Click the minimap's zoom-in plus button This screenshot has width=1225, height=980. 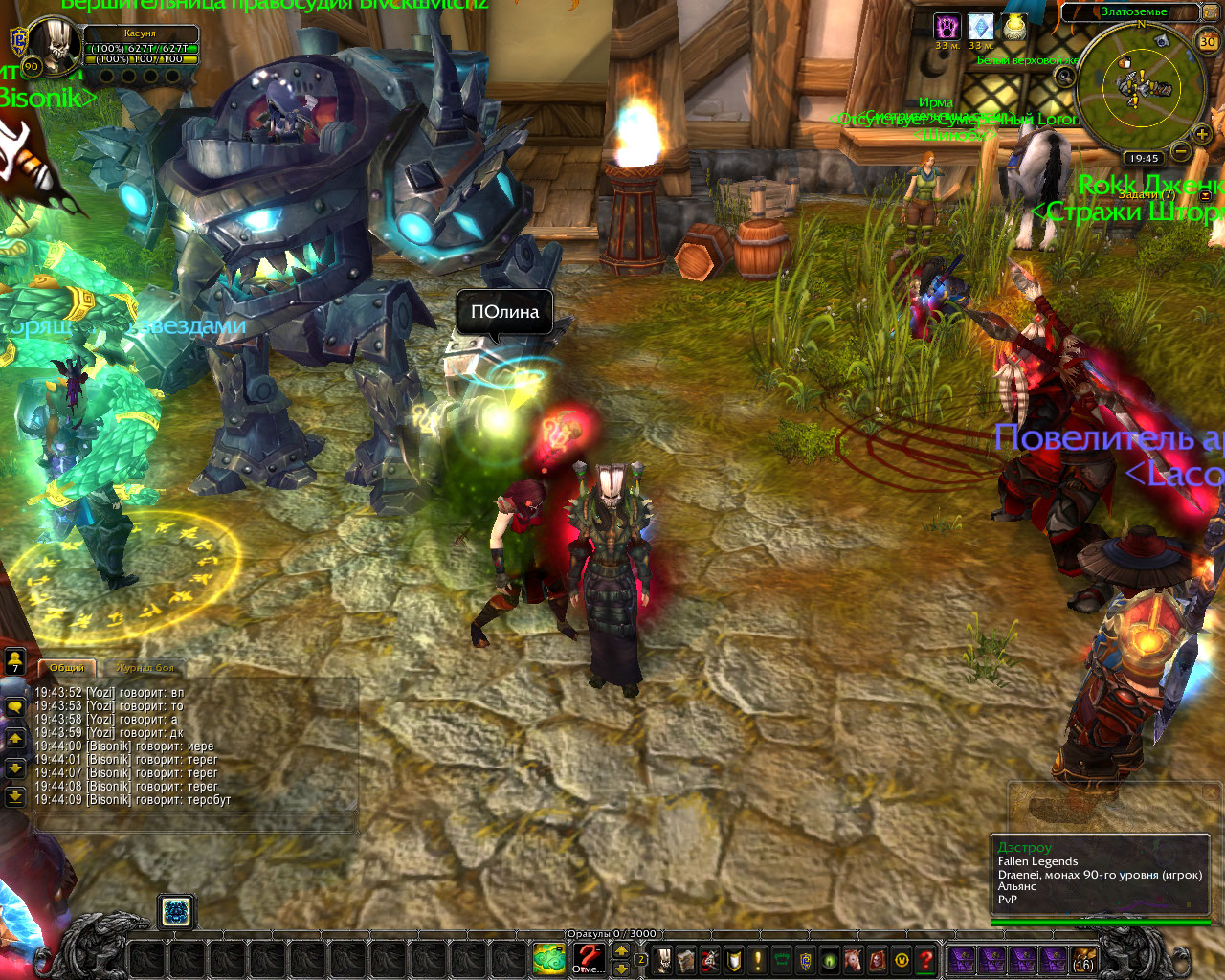click(x=1202, y=135)
